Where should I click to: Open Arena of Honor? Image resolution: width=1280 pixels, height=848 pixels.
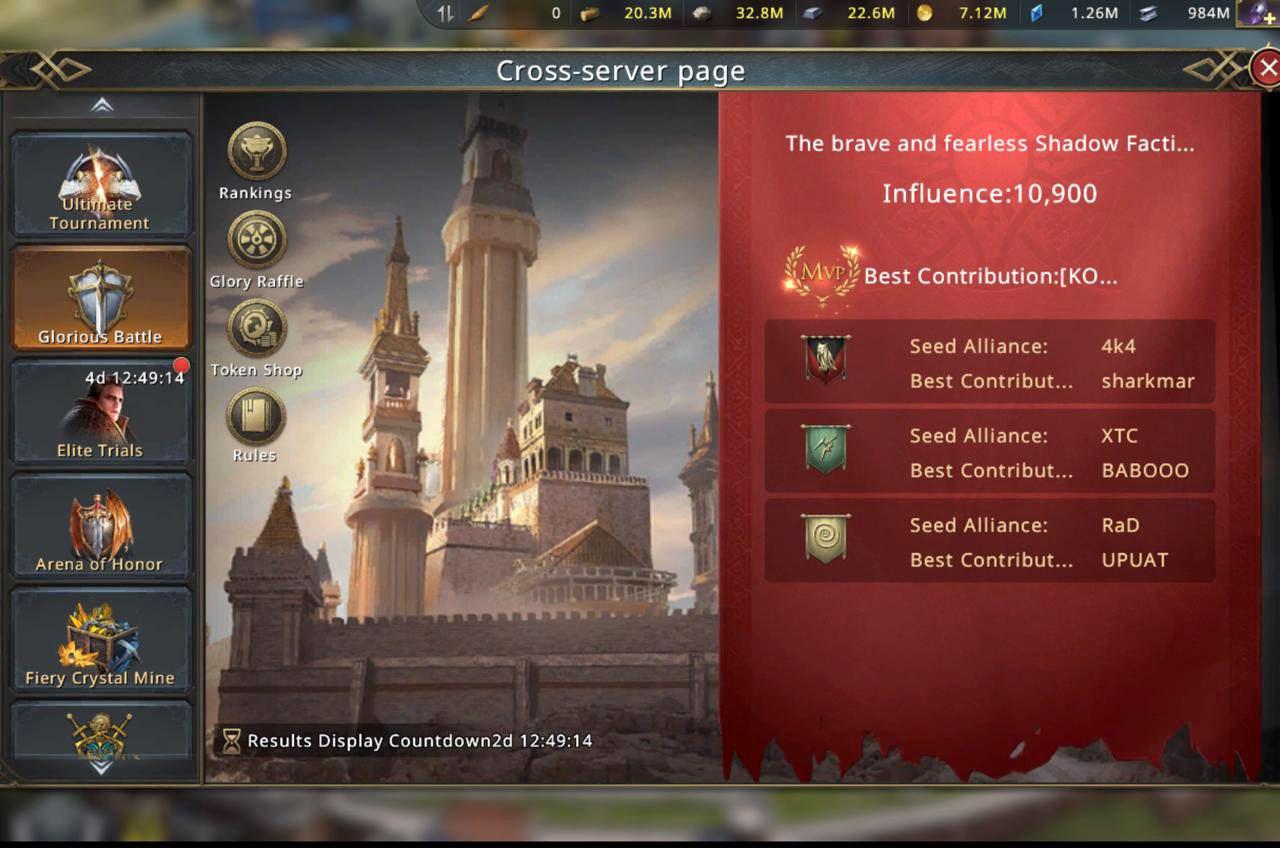coord(100,527)
